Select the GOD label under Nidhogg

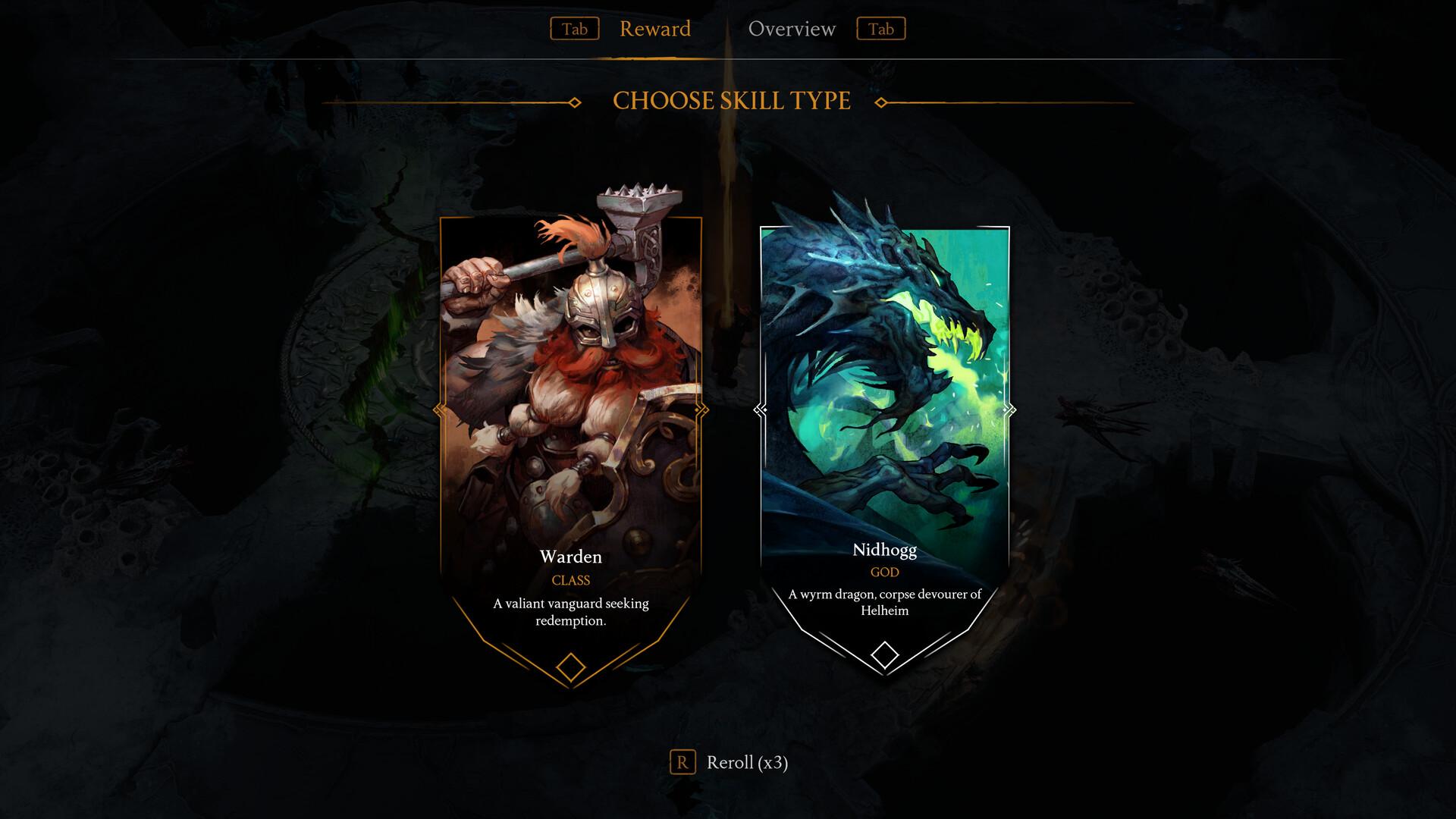coord(884,573)
